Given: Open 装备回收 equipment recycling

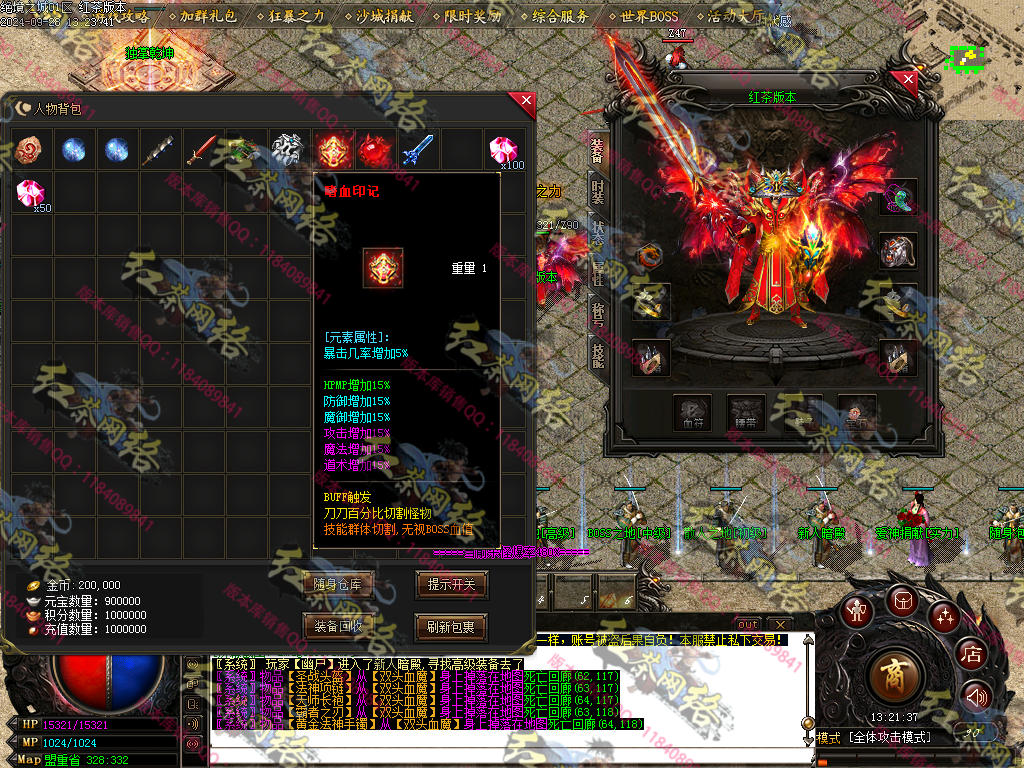Looking at the screenshot, I should 337,627.
